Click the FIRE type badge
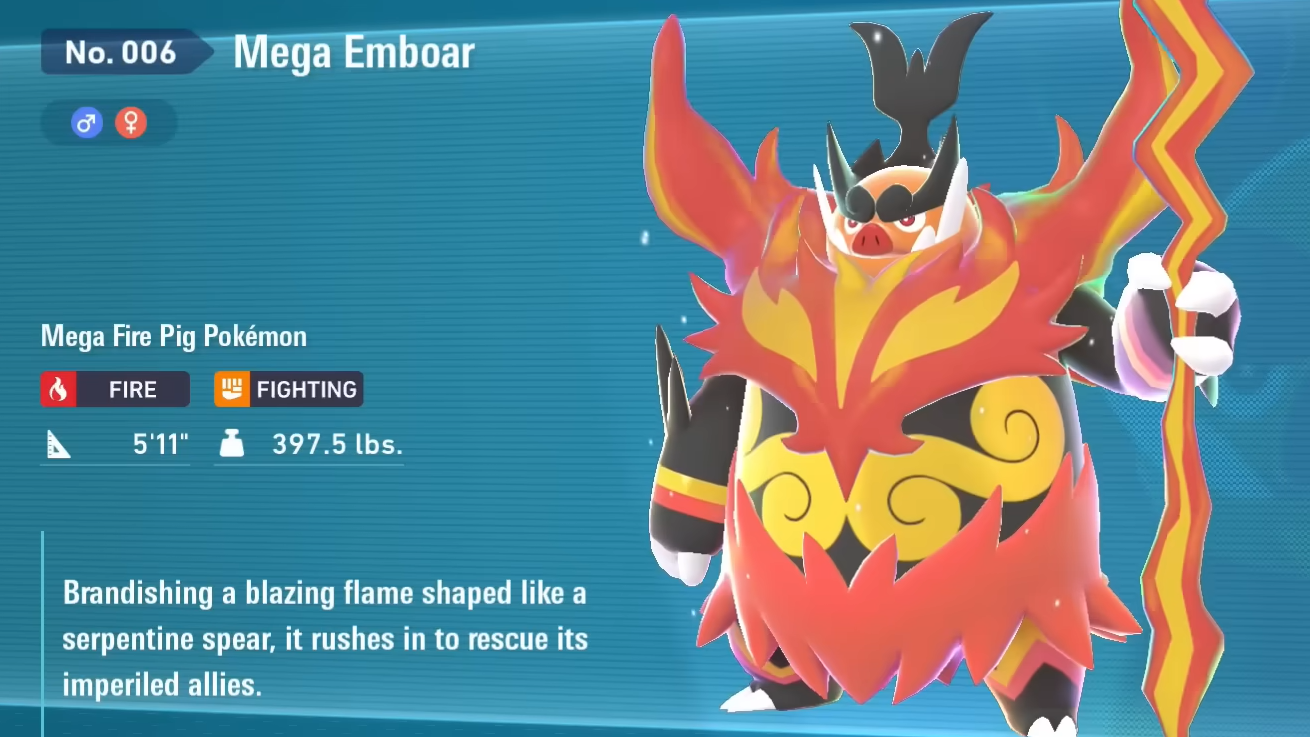 pyautogui.click(x=115, y=389)
